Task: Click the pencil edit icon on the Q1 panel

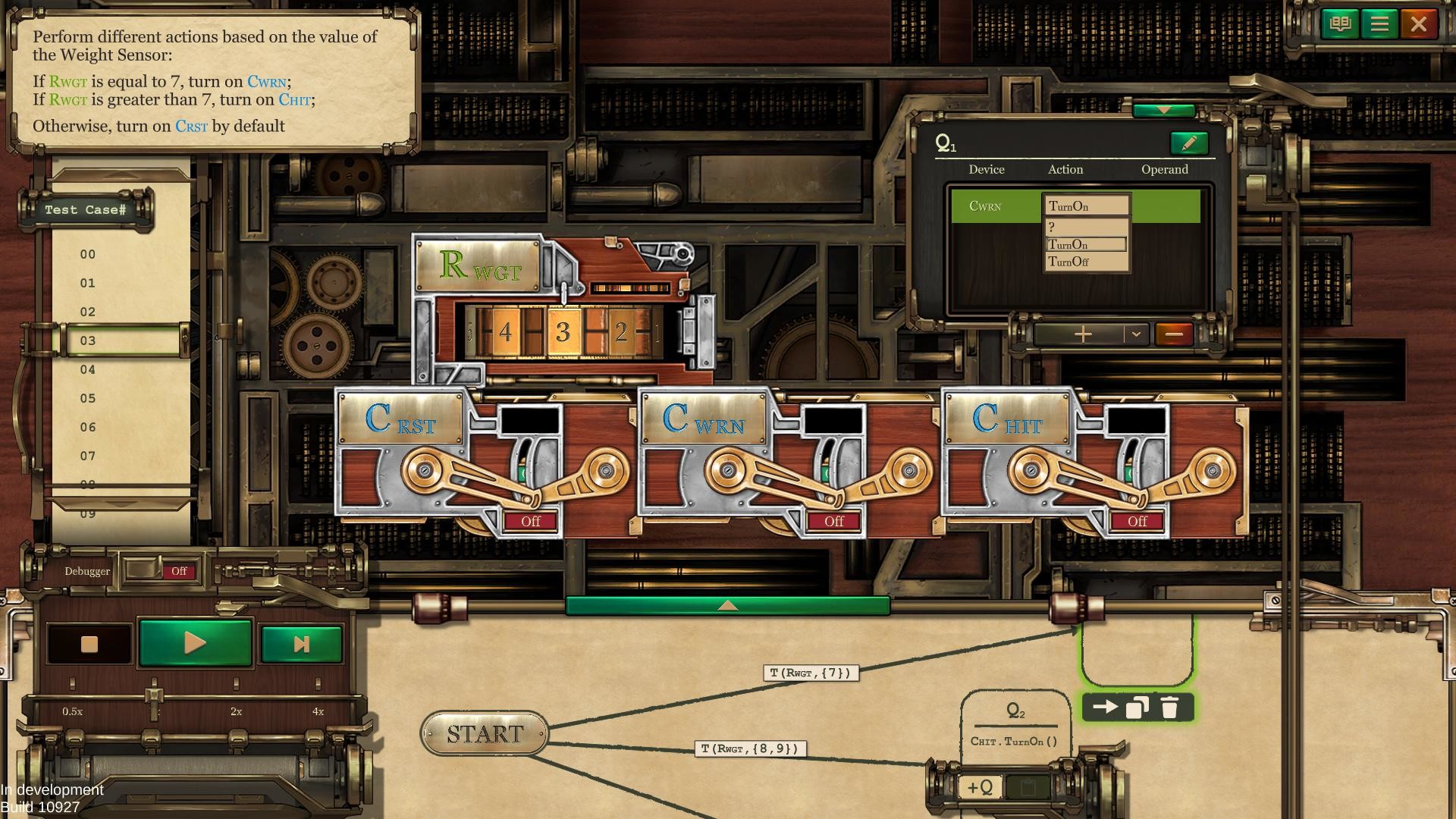Action: [x=1191, y=141]
